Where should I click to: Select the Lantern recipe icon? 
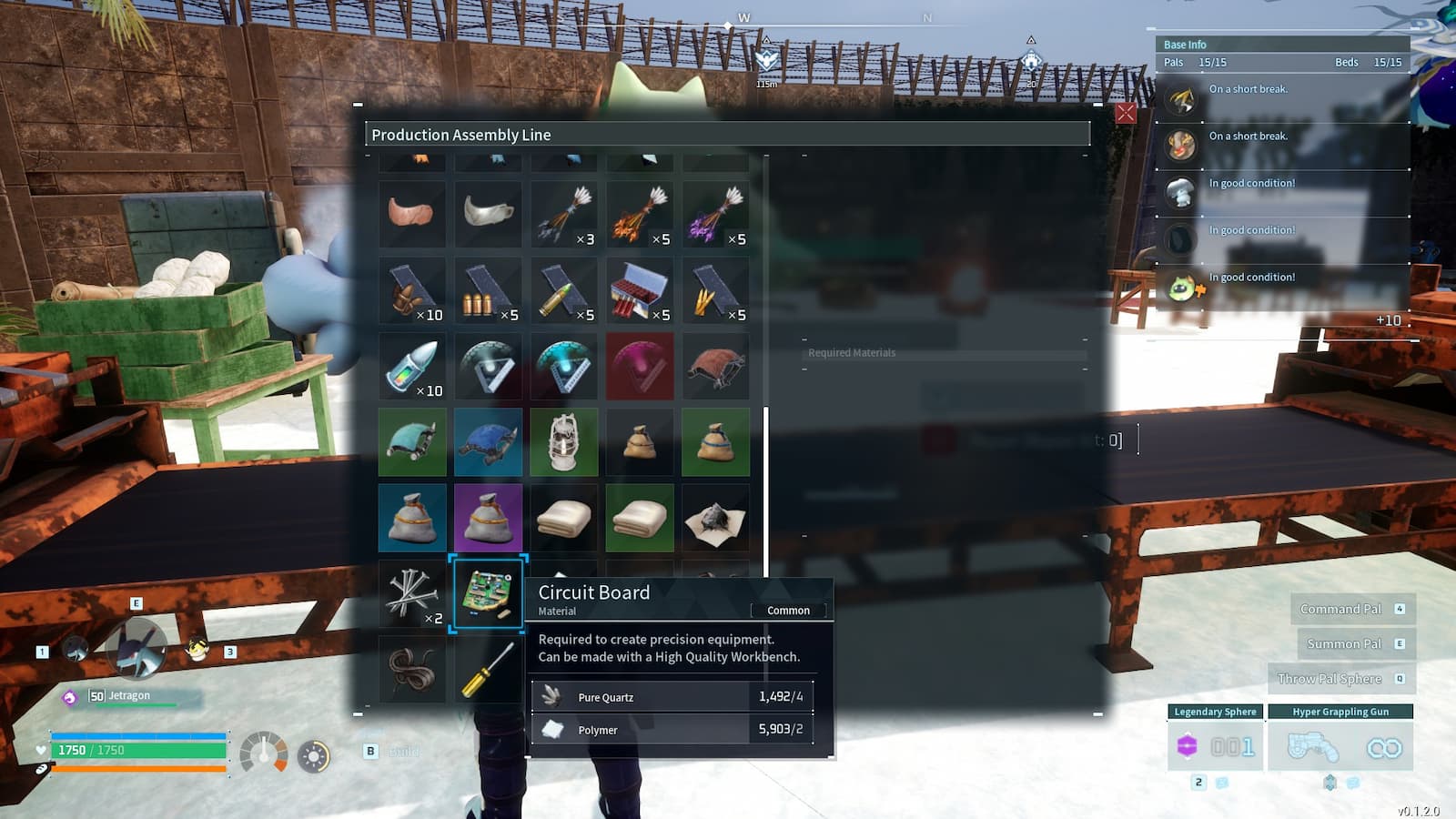564,443
